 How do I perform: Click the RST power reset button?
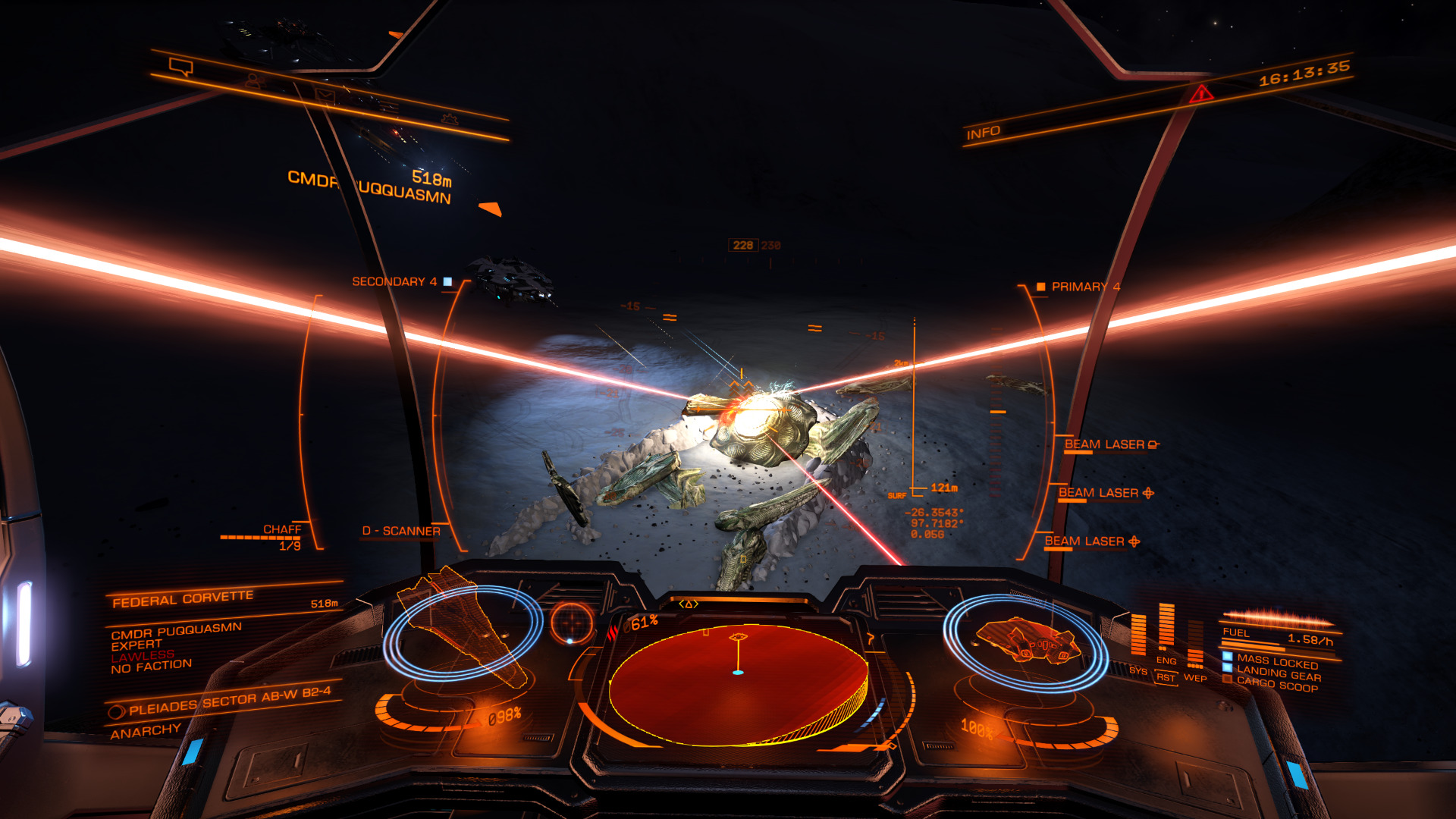click(x=1165, y=677)
